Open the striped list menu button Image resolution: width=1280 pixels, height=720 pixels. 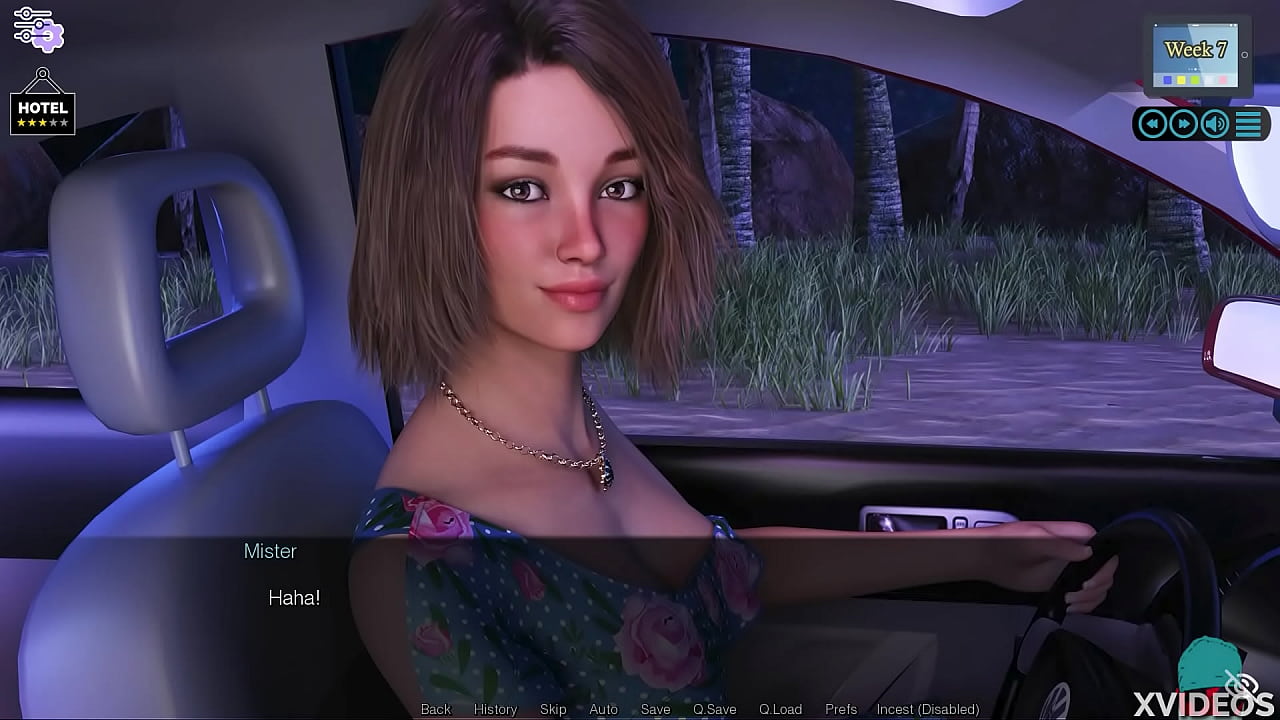coord(1248,124)
